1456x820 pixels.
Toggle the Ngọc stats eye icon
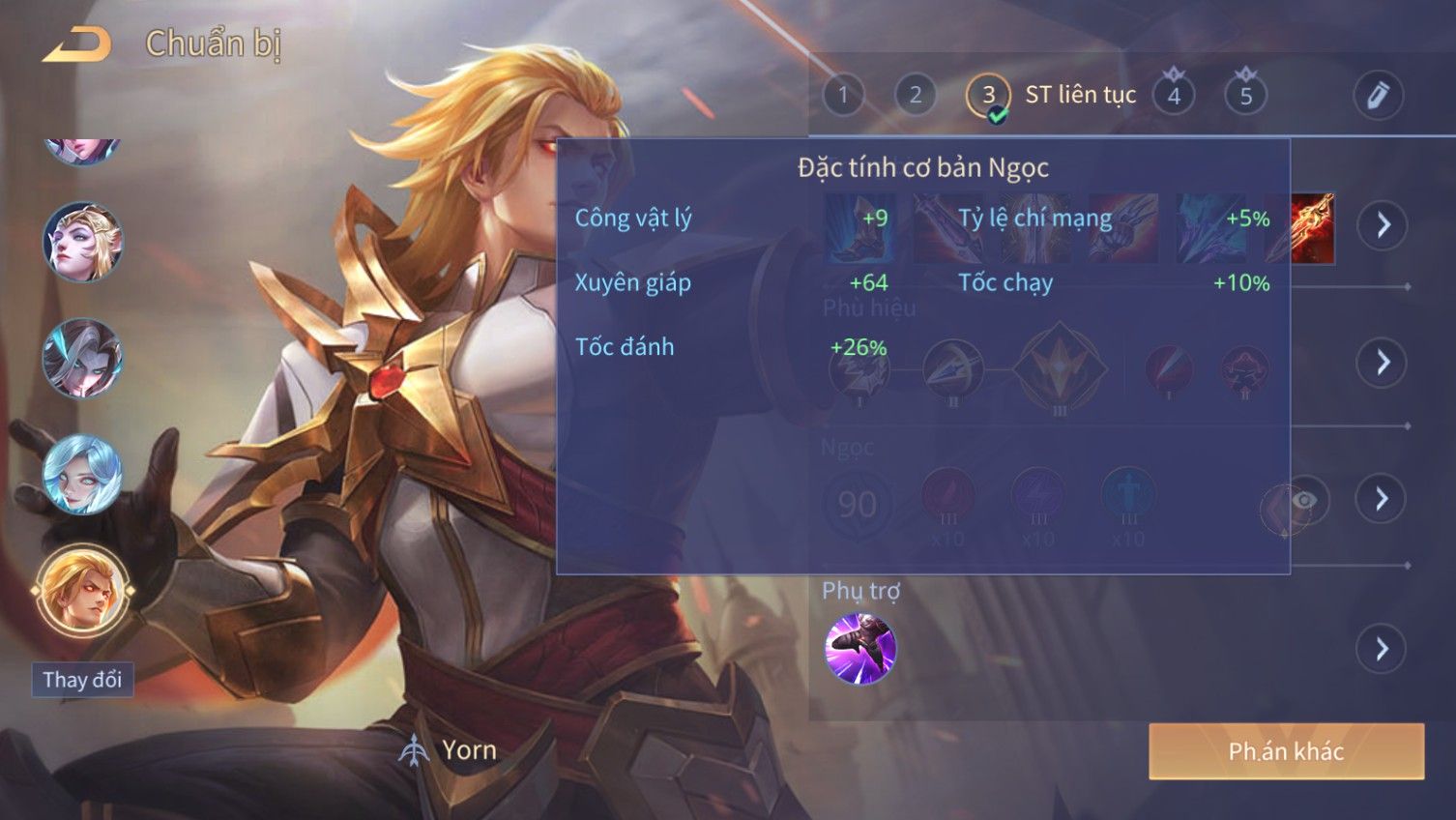click(1303, 500)
